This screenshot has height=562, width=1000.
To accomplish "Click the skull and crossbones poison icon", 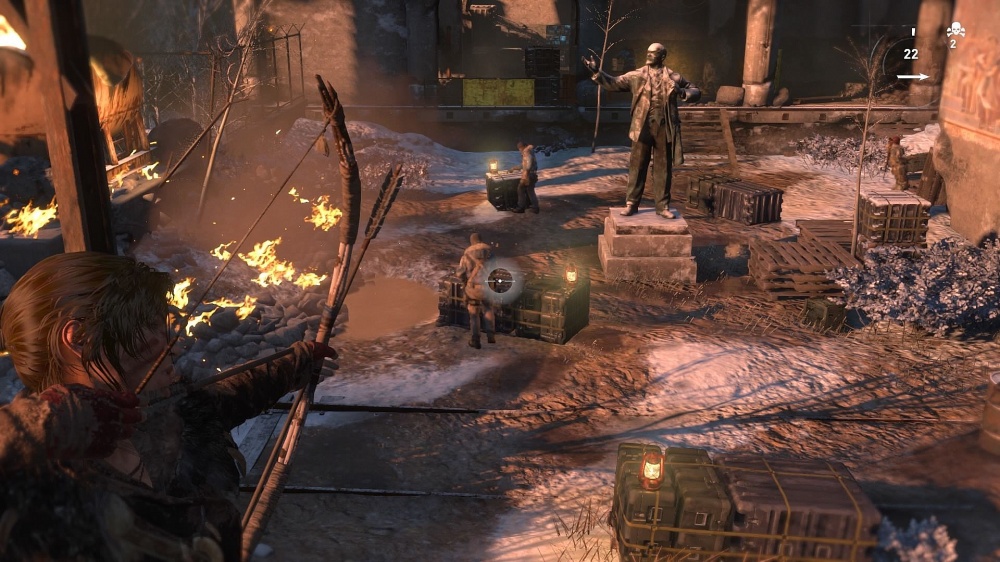I will (955, 30).
